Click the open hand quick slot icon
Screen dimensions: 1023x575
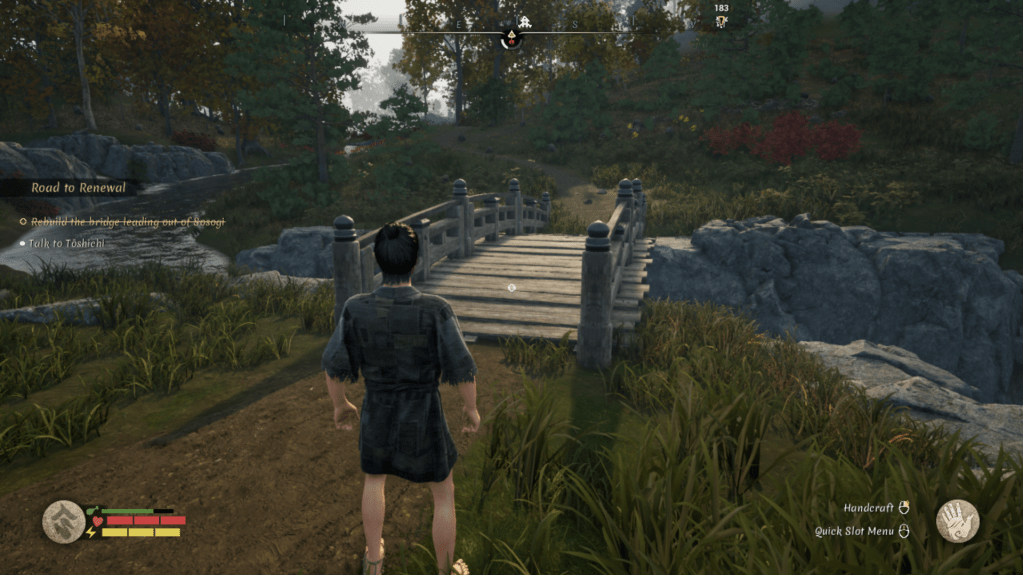click(x=957, y=520)
